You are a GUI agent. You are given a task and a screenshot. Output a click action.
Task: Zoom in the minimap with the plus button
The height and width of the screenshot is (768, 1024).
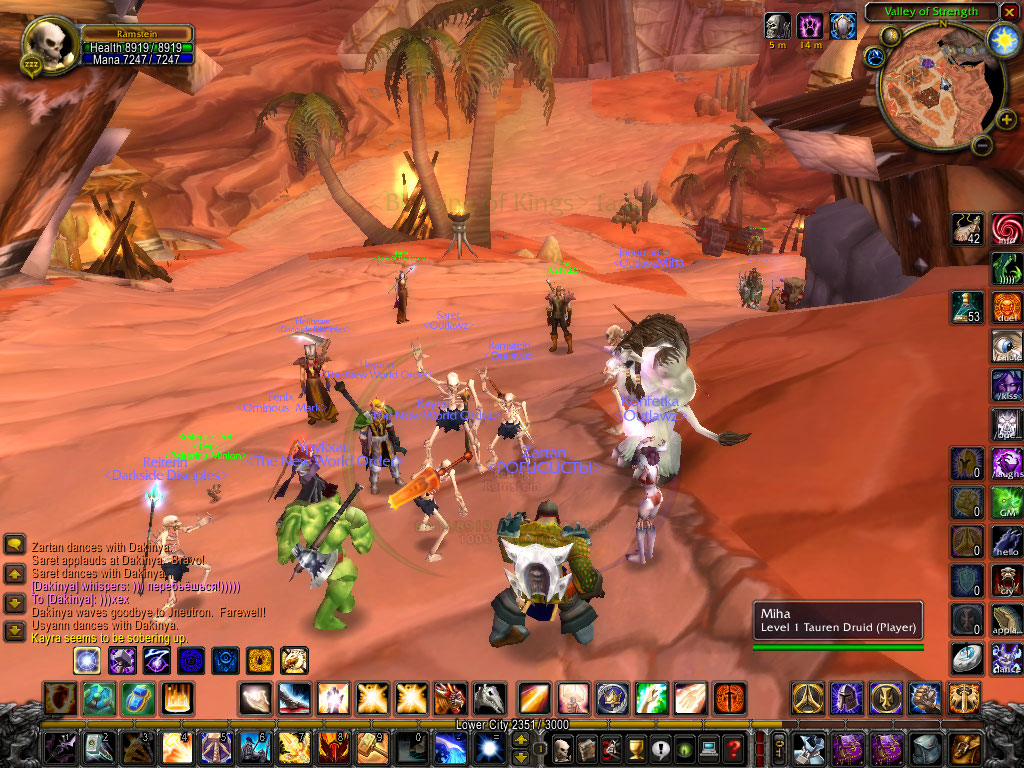[x=1006, y=120]
